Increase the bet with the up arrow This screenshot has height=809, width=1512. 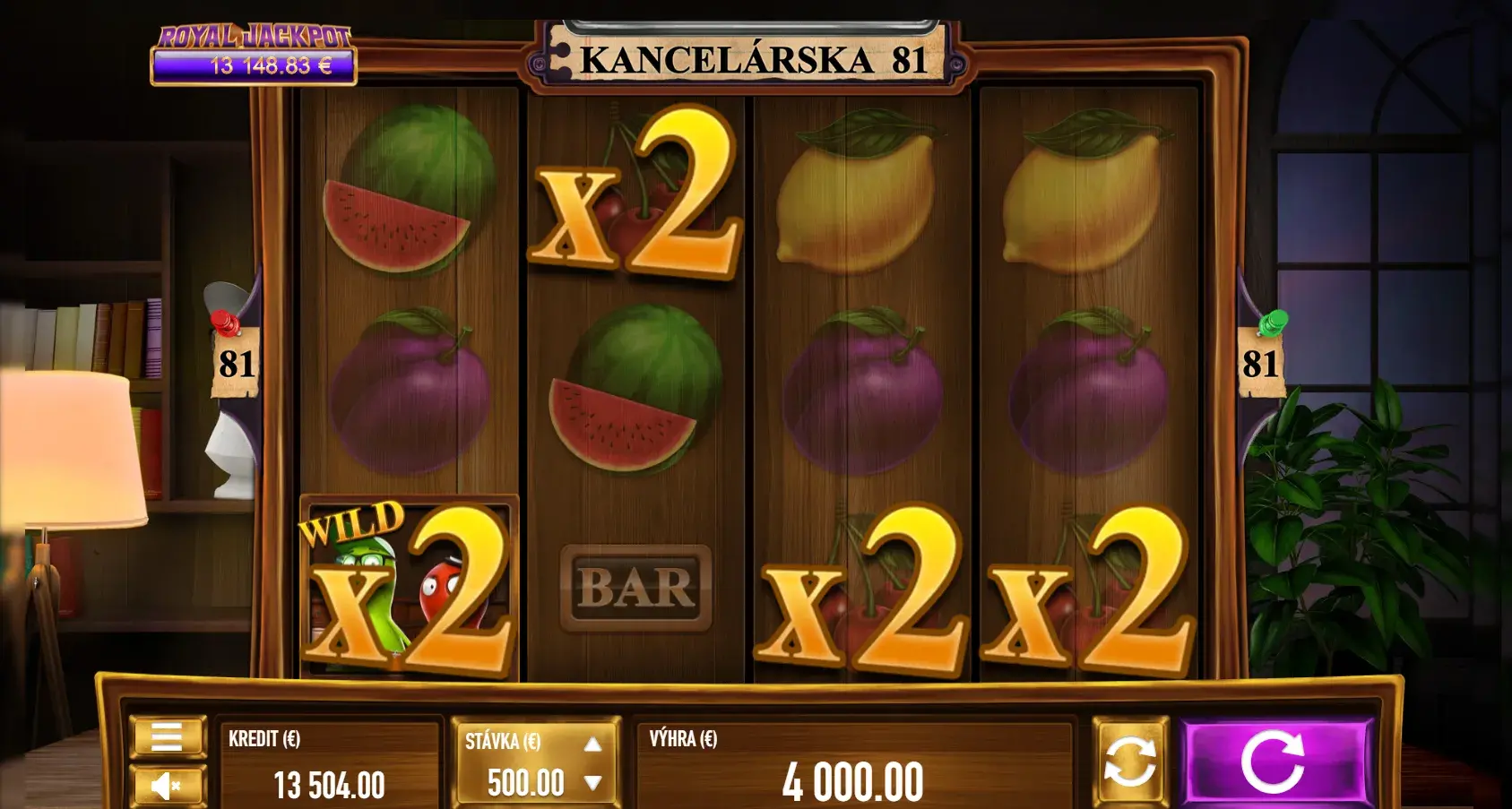pyautogui.click(x=592, y=744)
